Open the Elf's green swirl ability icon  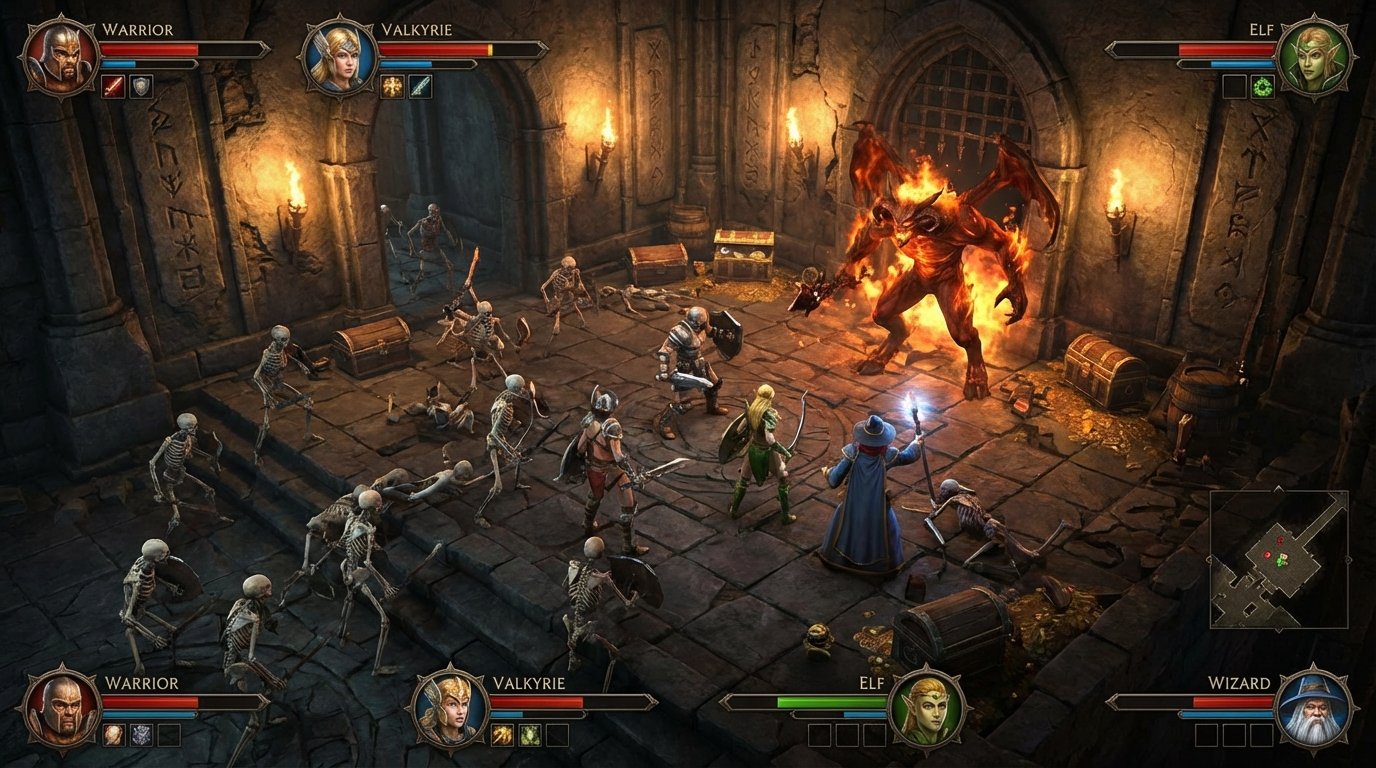point(1263,87)
